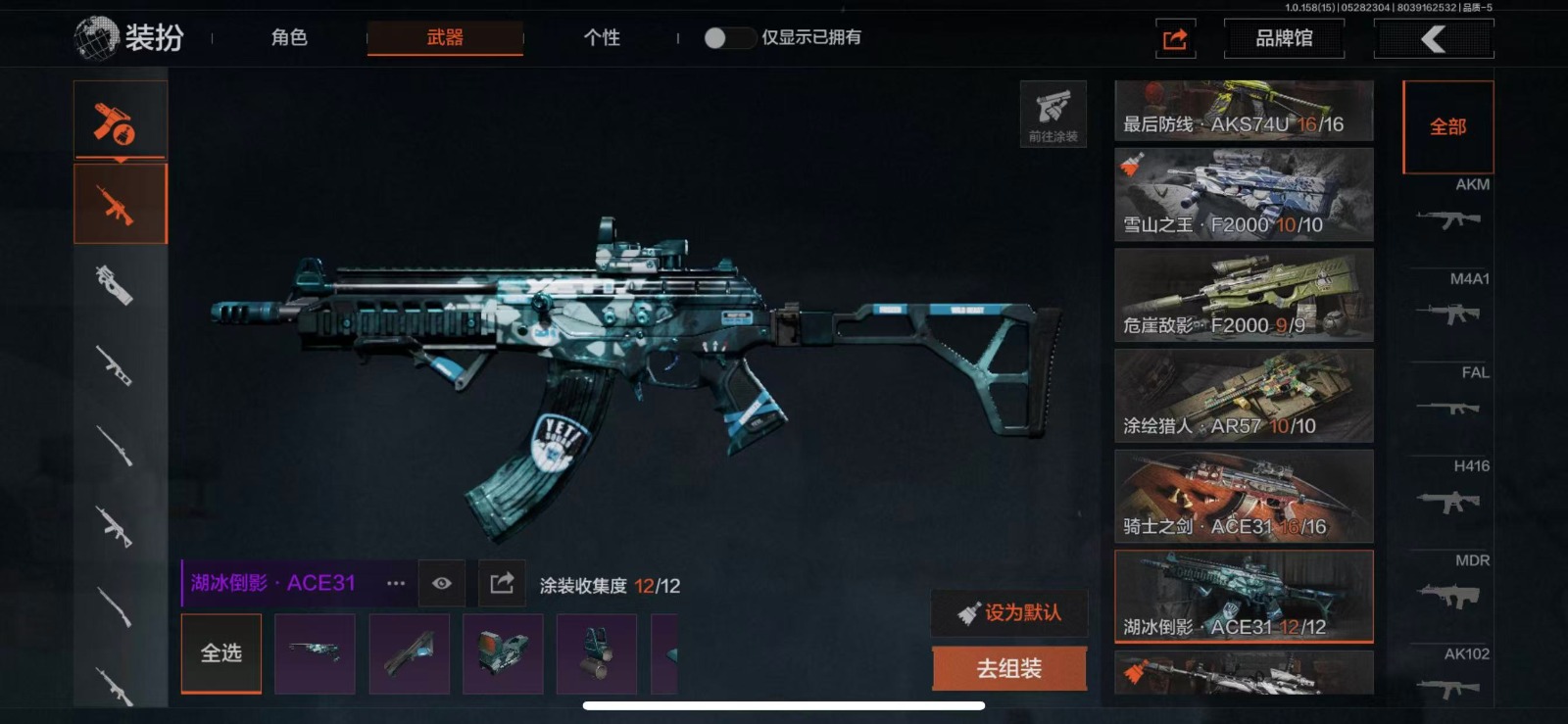The width and height of the screenshot is (1568, 724).
Task: Select the 涂绘猎人 AR57 skin
Action: (1244, 396)
